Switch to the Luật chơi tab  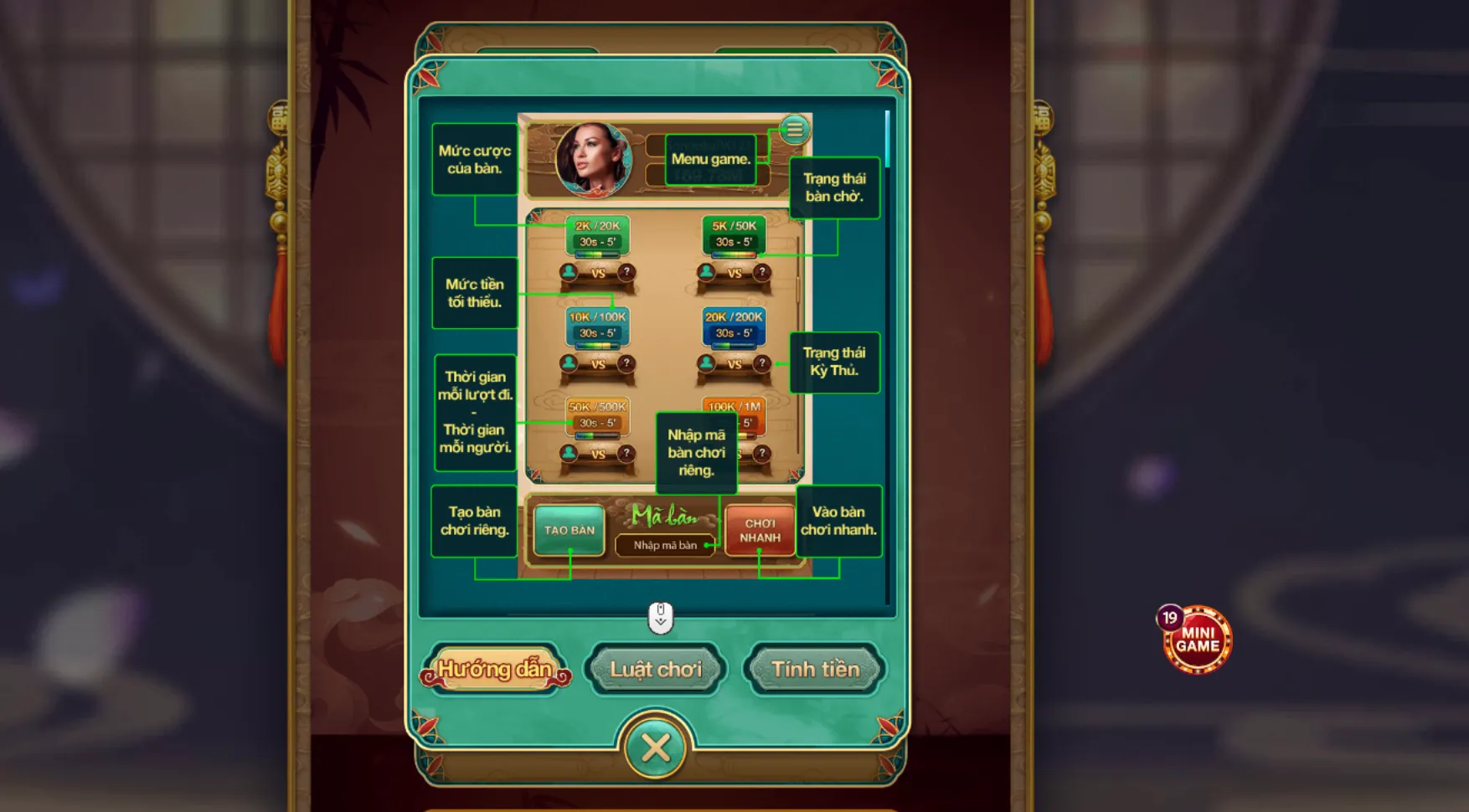pos(656,669)
